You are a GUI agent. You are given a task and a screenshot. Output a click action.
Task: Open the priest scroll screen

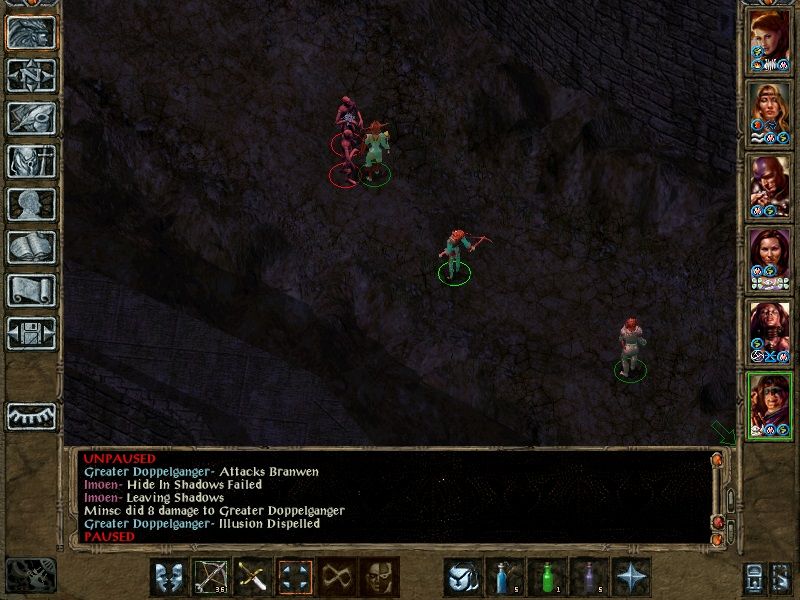click(x=31, y=290)
